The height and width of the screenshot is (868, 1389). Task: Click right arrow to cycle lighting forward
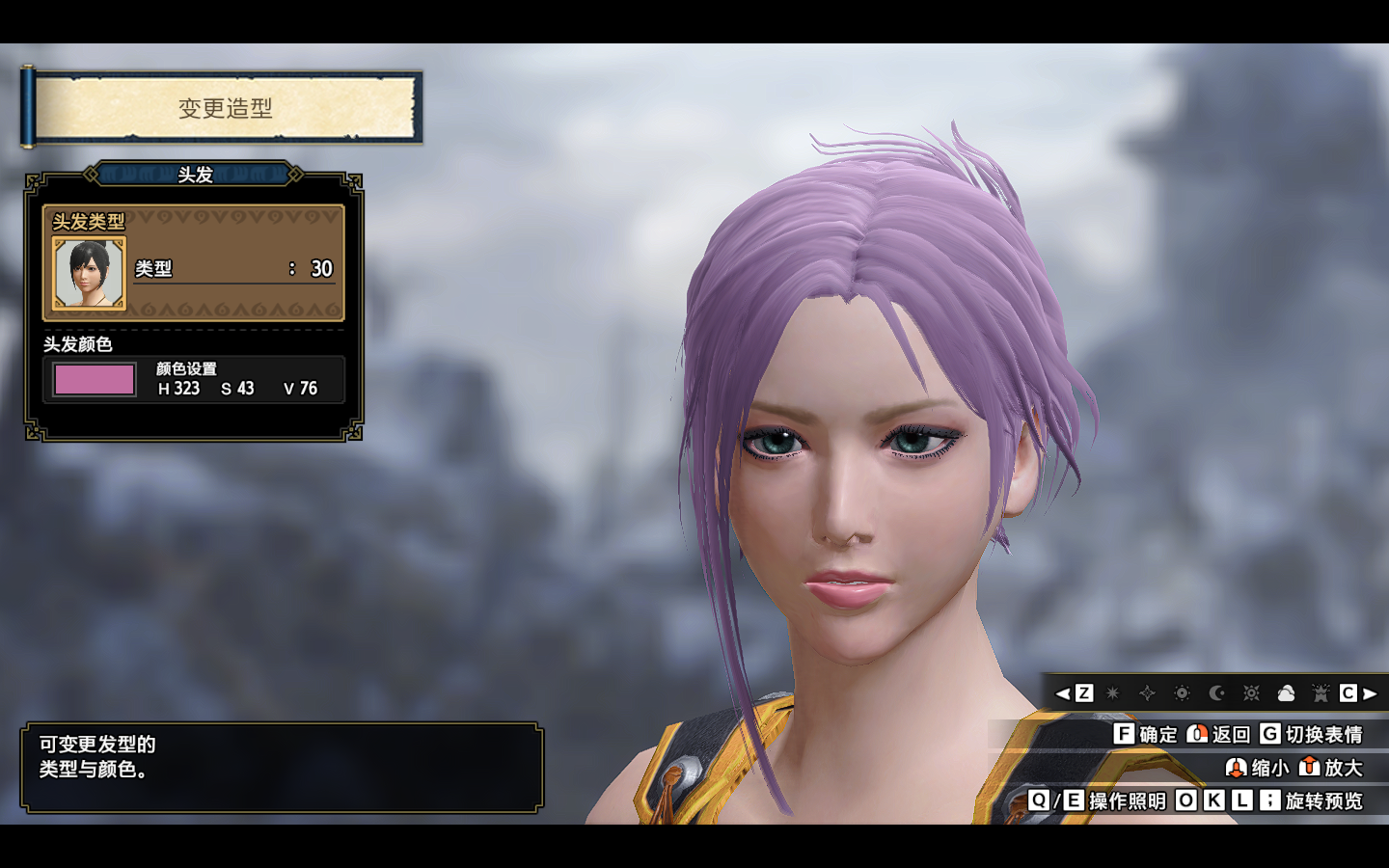coord(1370,692)
